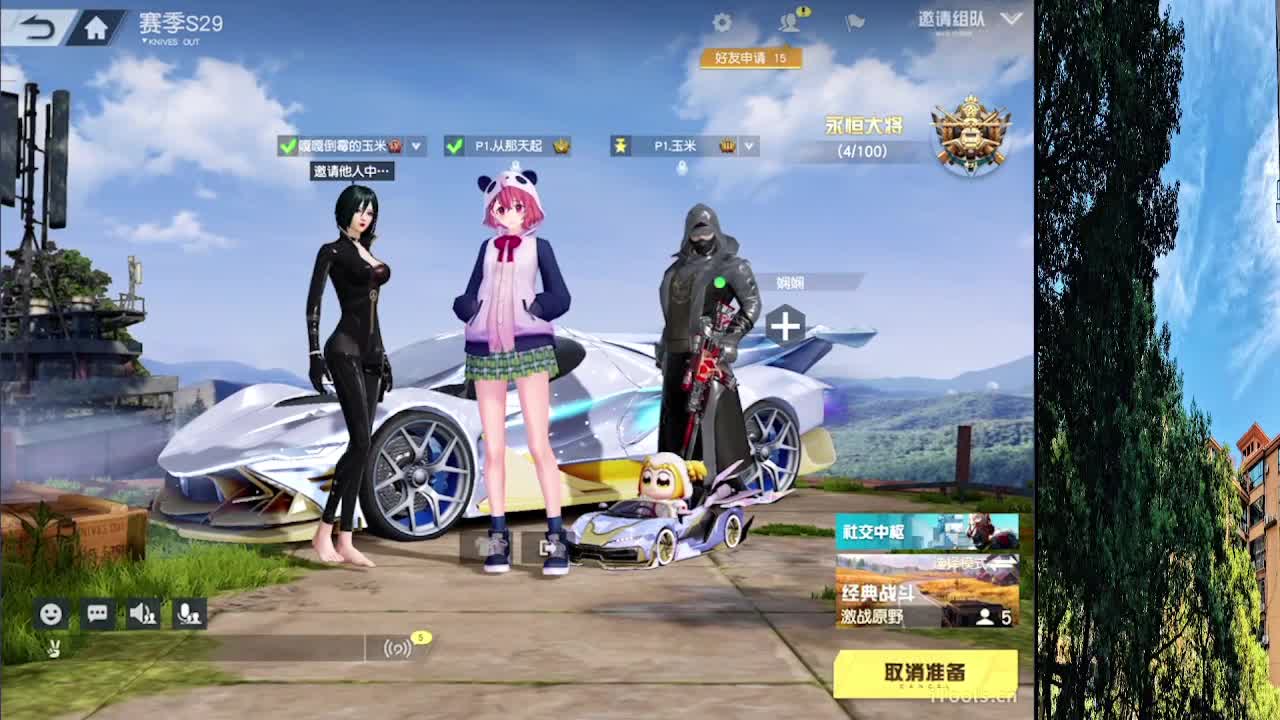Screen dimensions: 1280x720
Task: Tap the green ready checkmark beside 嘎嘎倒霉的玉米
Action: (x=287, y=145)
